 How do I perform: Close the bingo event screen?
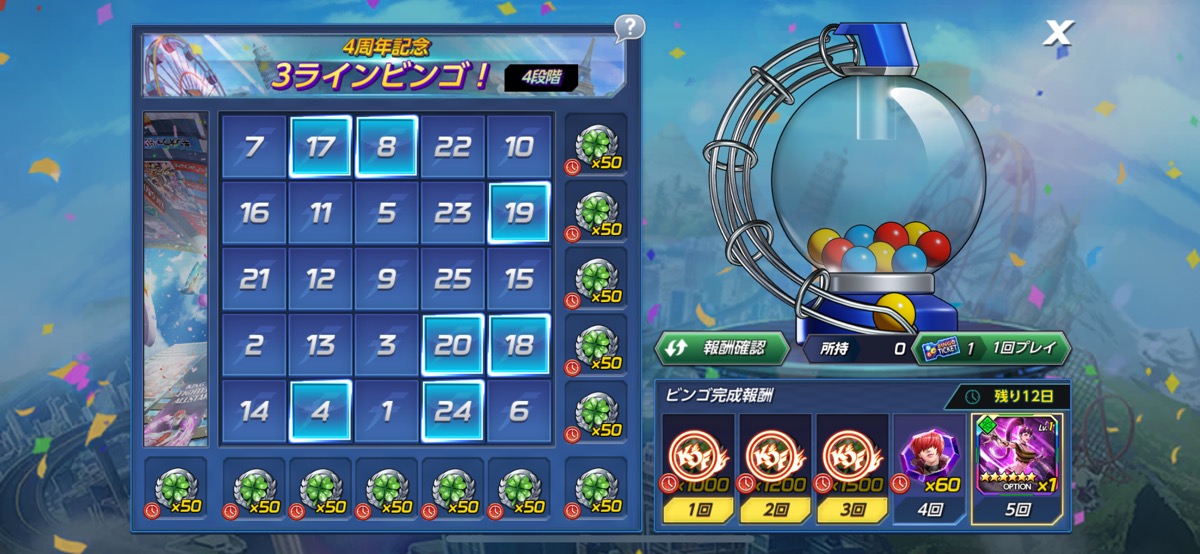click(x=1056, y=34)
